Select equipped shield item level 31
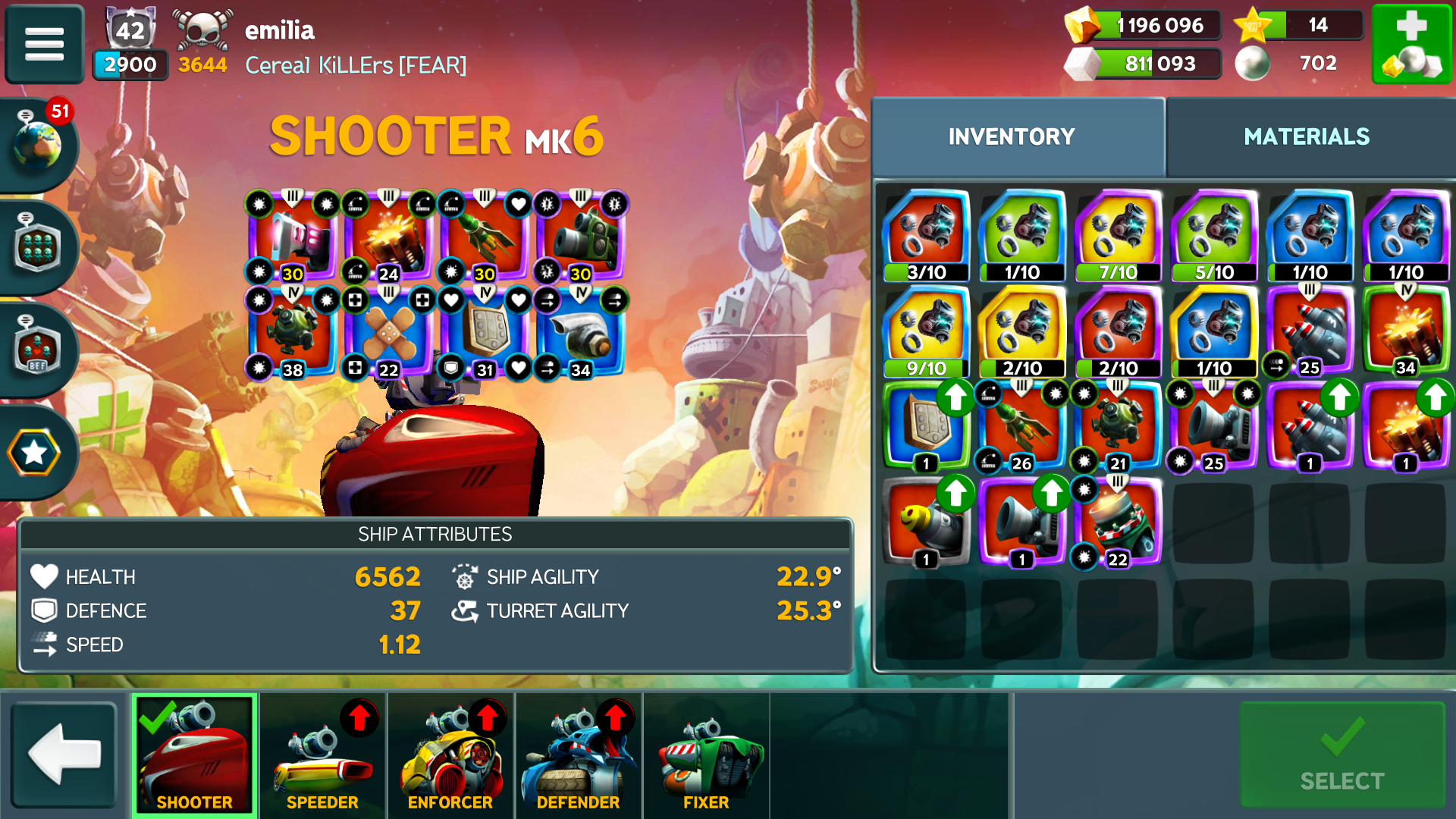Image resolution: width=1456 pixels, height=819 pixels. point(484,334)
